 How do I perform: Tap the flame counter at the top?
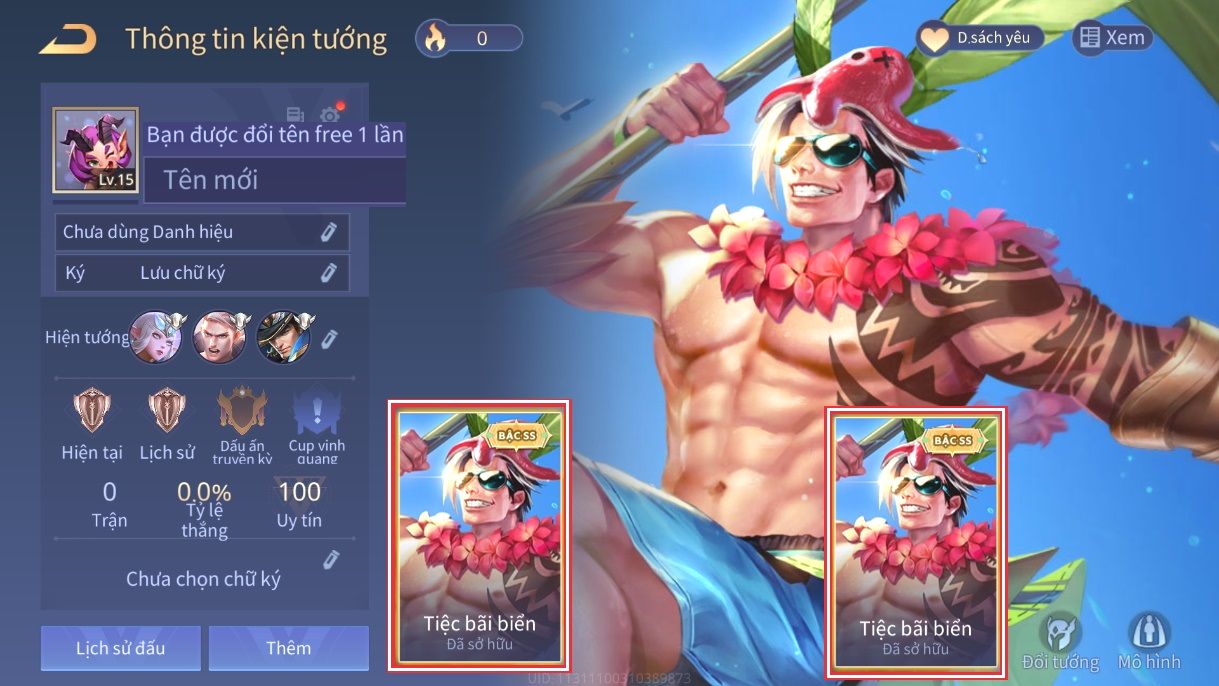pos(469,39)
